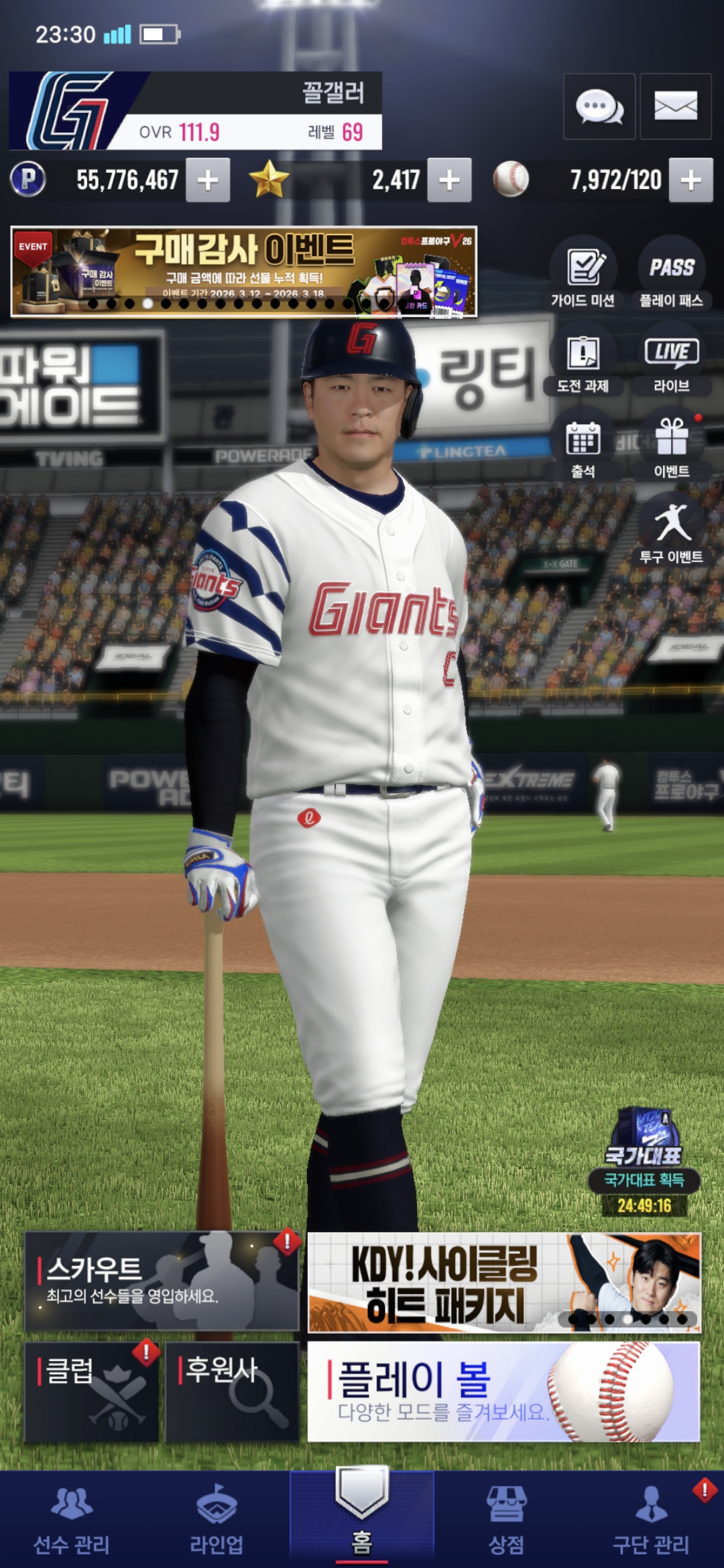The height and width of the screenshot is (1568, 724).
Task: Open the 구매감사 이벤트 banner
Action: pos(244,271)
